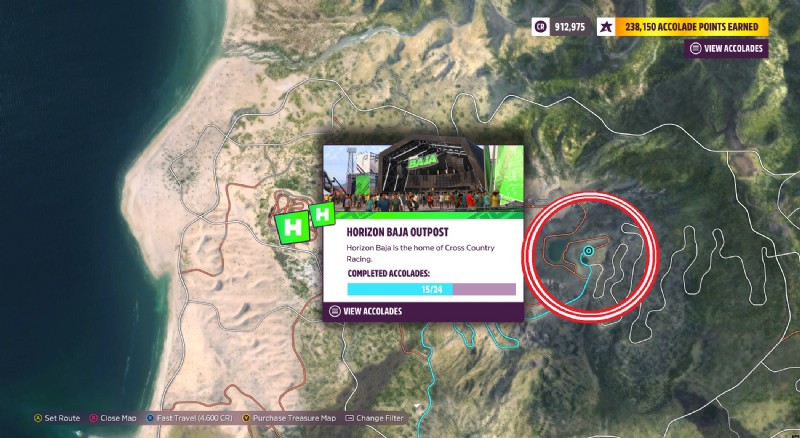800x438 pixels.
Task: Choose the smaller green H outpost marker
Action: tap(322, 213)
